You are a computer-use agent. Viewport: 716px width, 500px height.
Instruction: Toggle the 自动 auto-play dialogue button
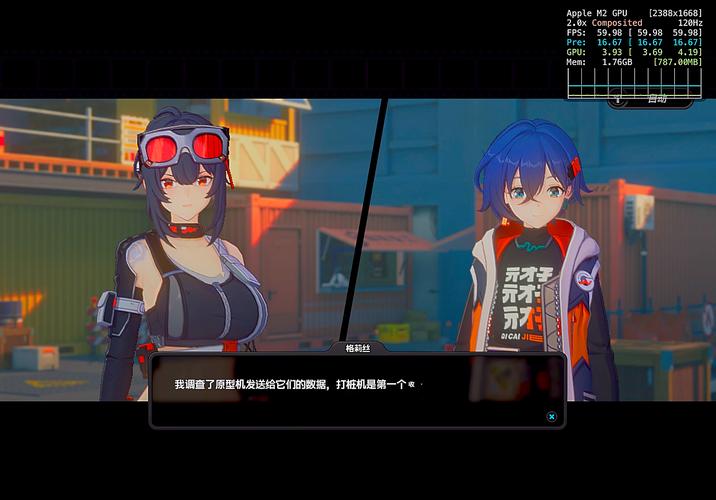(x=651, y=99)
